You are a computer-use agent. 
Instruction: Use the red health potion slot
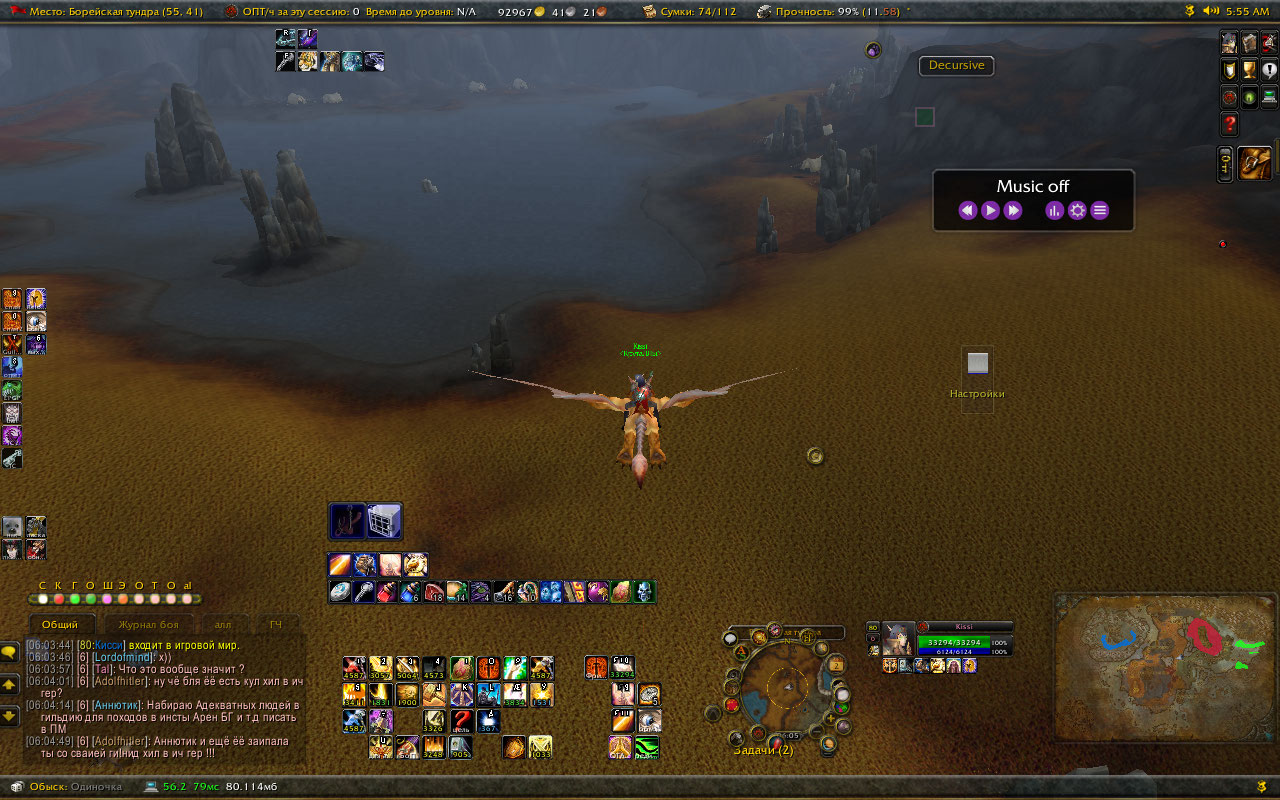point(386,592)
